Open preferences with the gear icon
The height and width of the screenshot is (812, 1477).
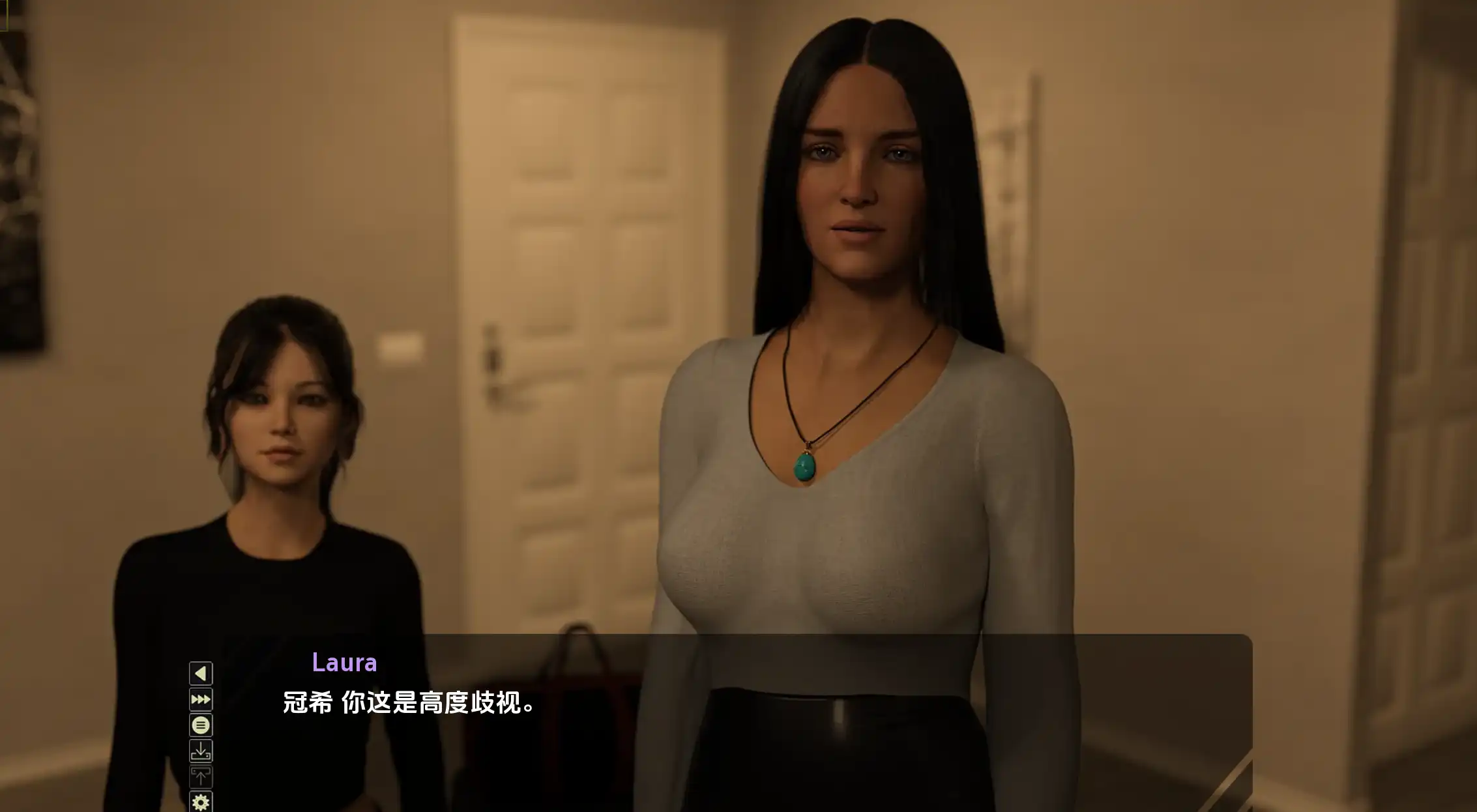201,802
